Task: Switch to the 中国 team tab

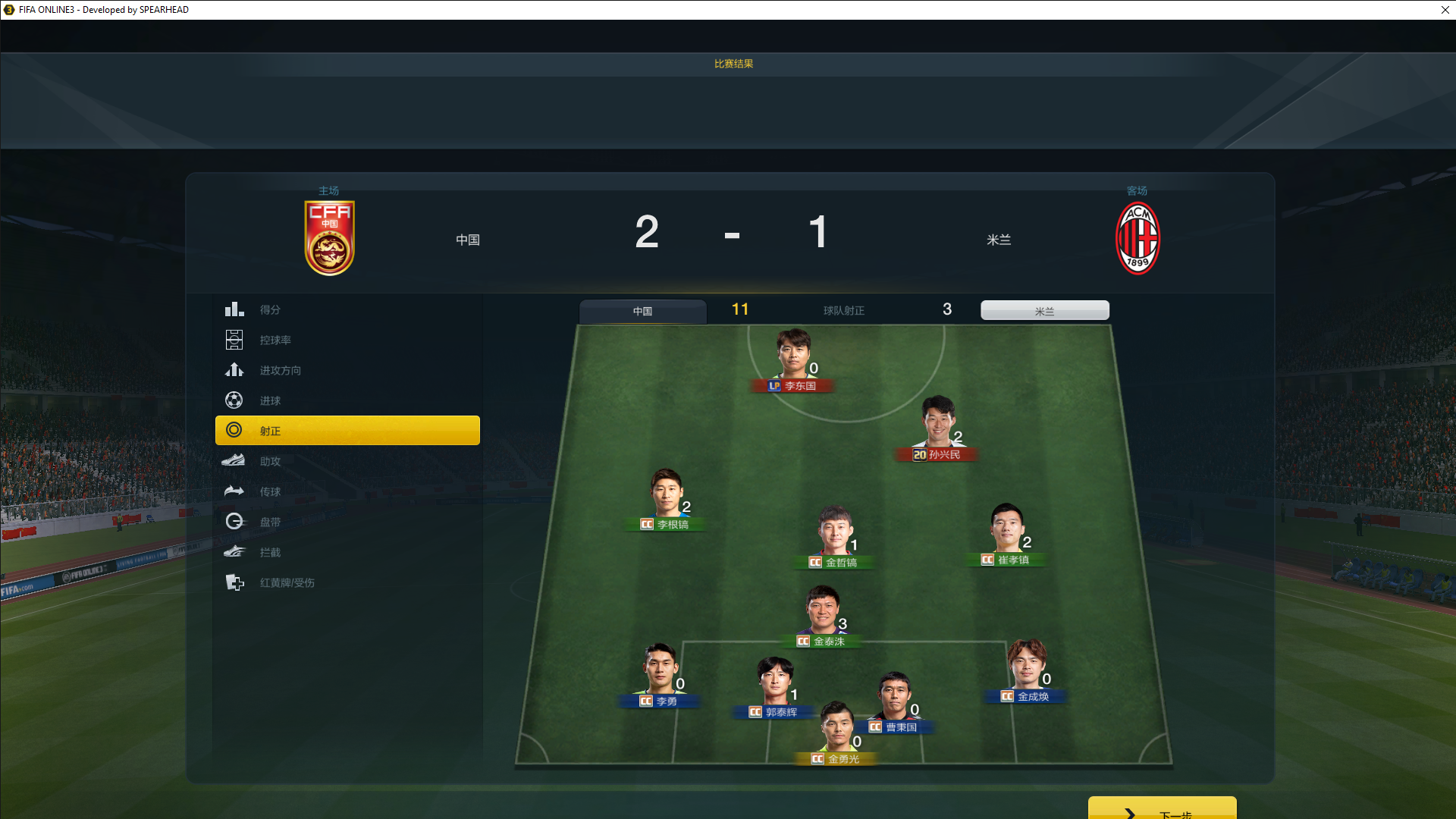Action: coord(642,311)
